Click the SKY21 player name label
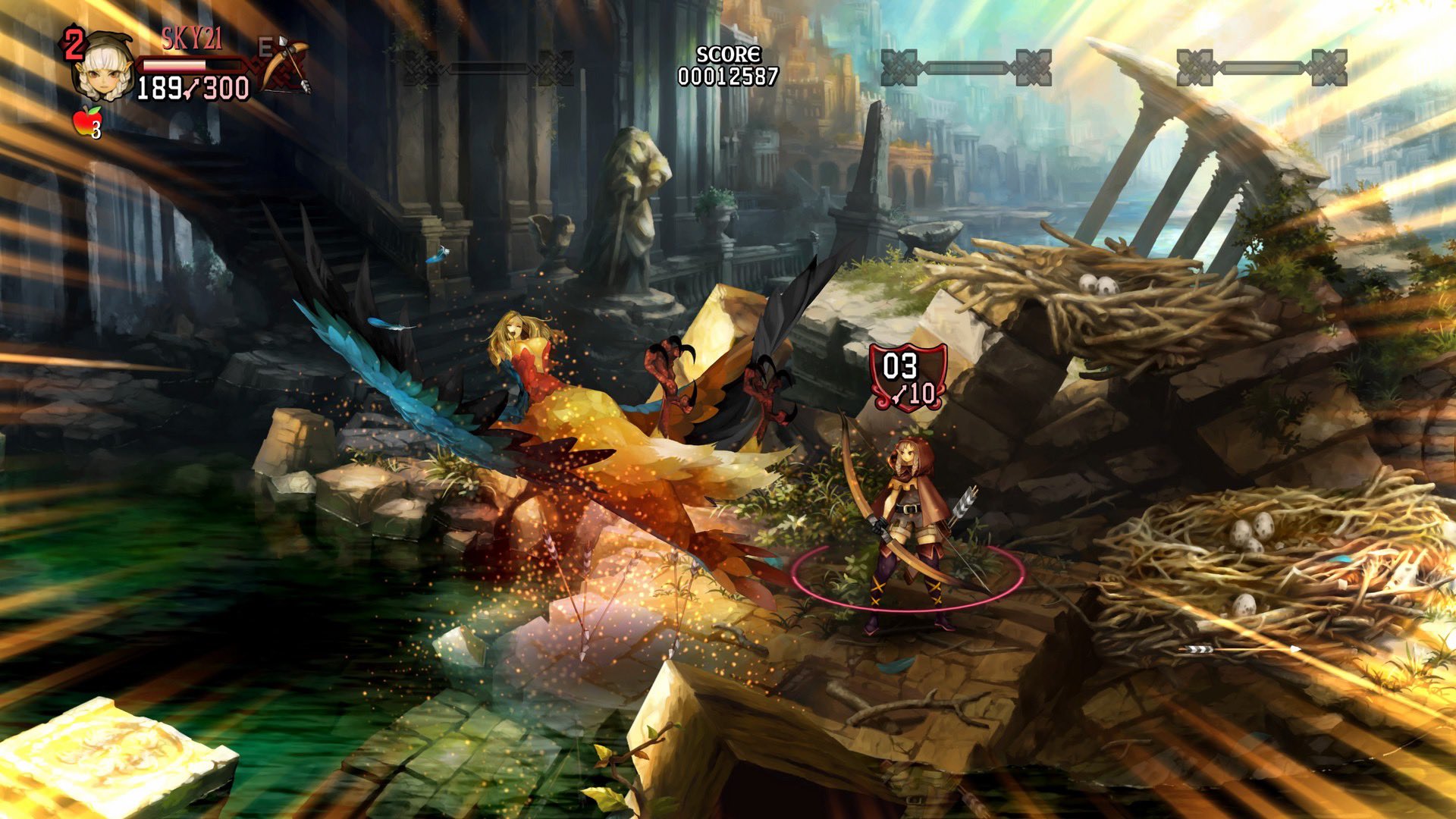The height and width of the screenshot is (819, 1456). pyautogui.click(x=191, y=35)
